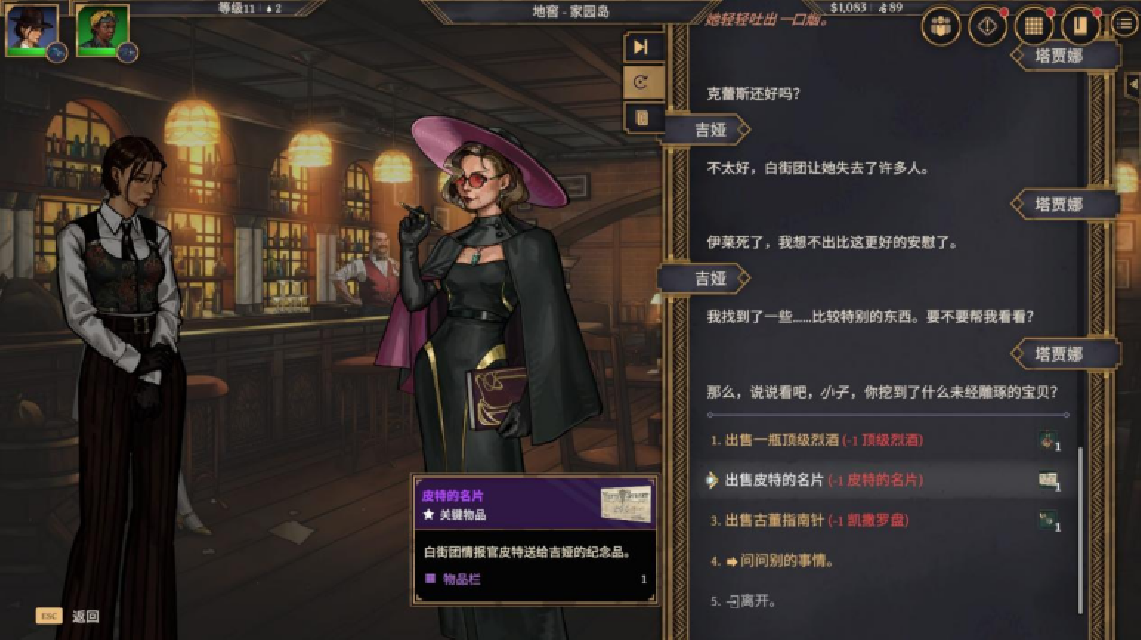Collapse the dialogue panel with the side arrow
The image size is (1141, 640).
pyautogui.click(x=1132, y=86)
